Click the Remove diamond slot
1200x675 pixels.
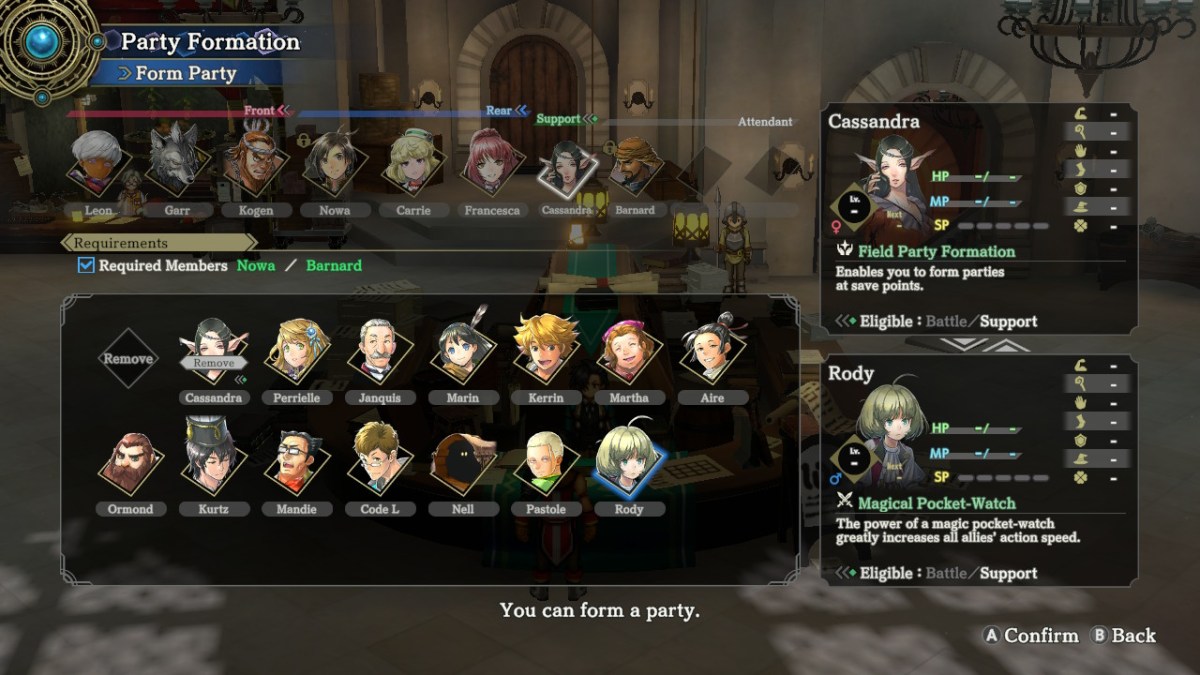129,358
